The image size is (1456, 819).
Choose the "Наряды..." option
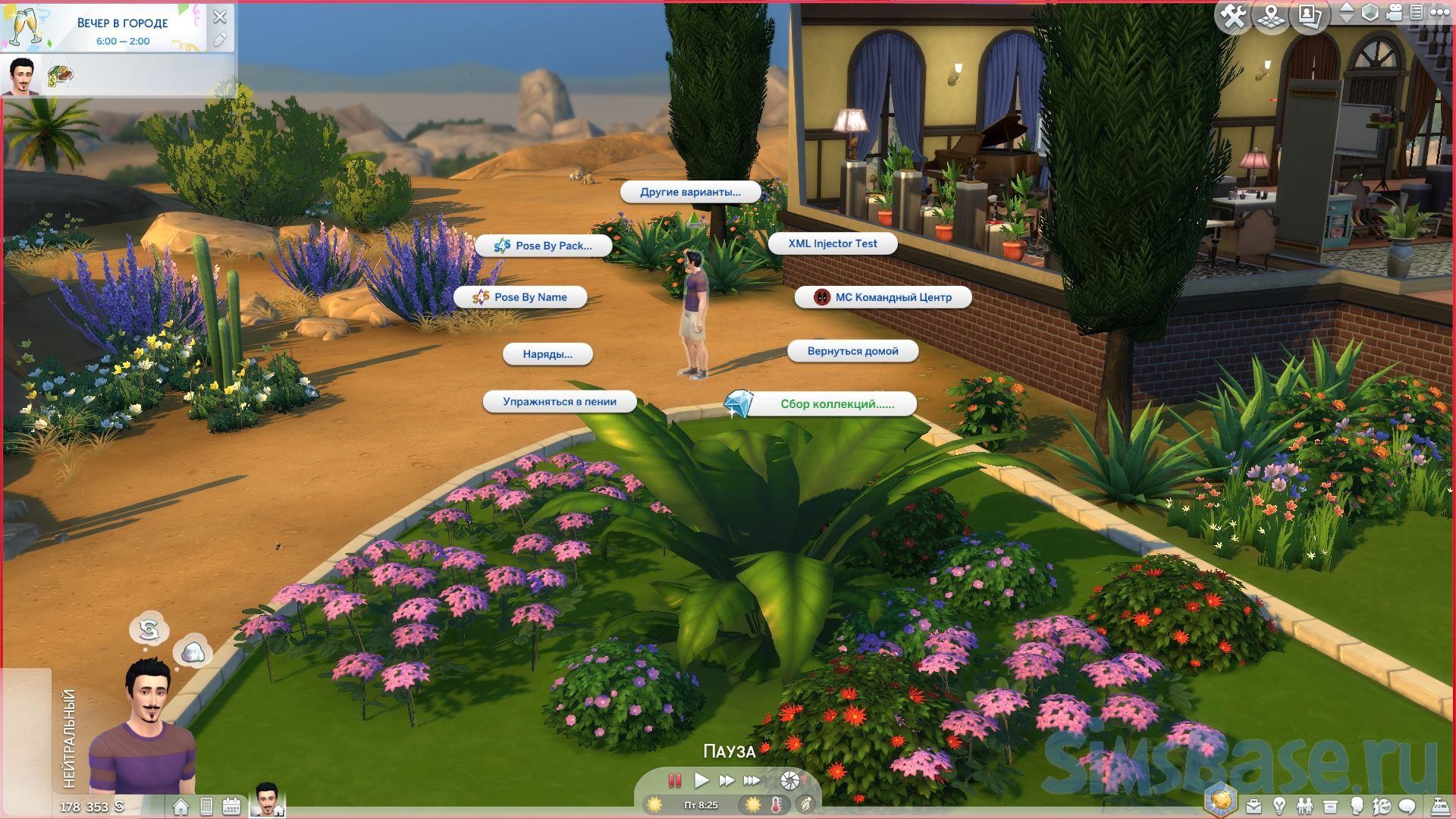tap(548, 354)
